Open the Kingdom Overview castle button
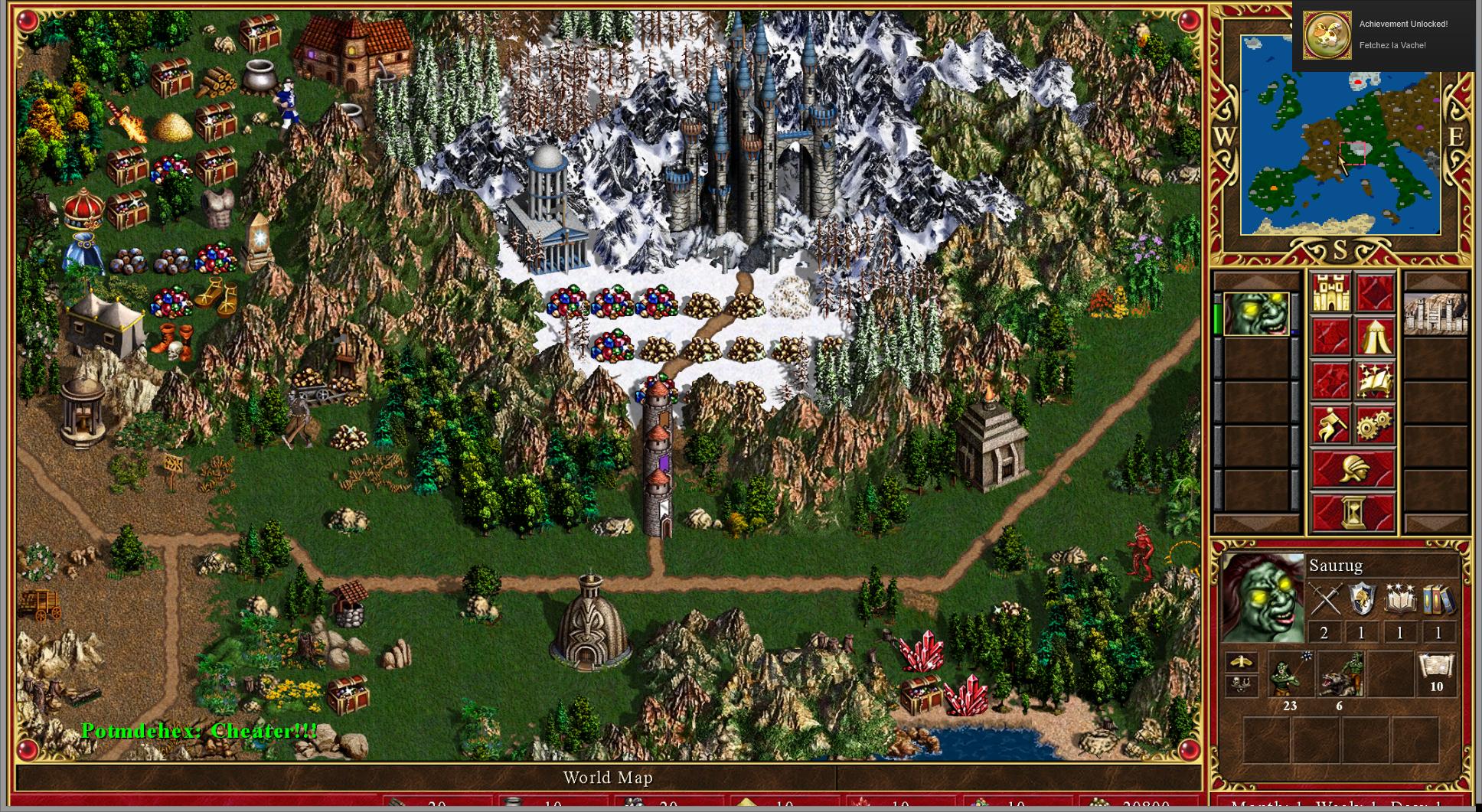The width and height of the screenshot is (1482, 812). [1330, 293]
